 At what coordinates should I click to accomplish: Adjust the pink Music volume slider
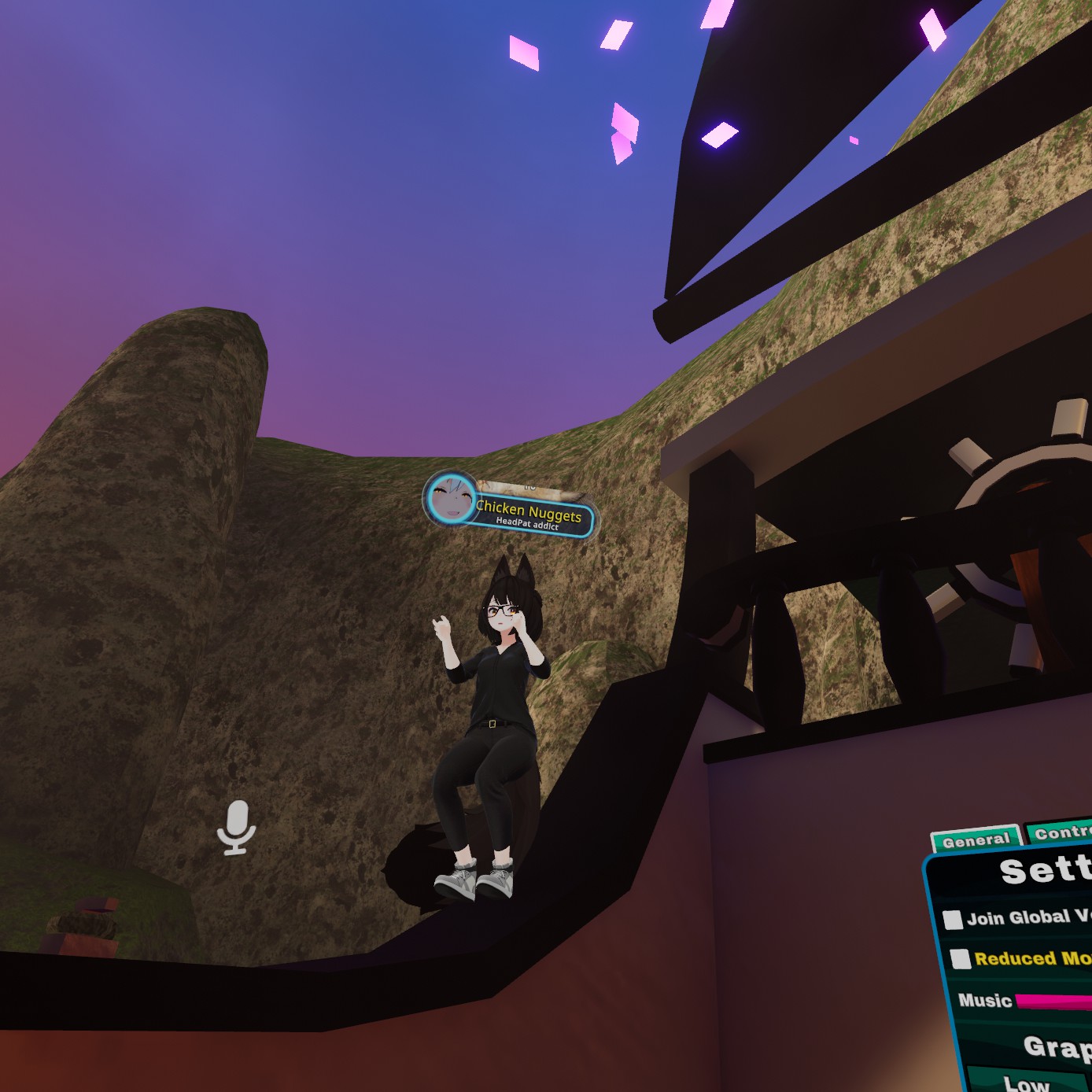[1053, 1002]
